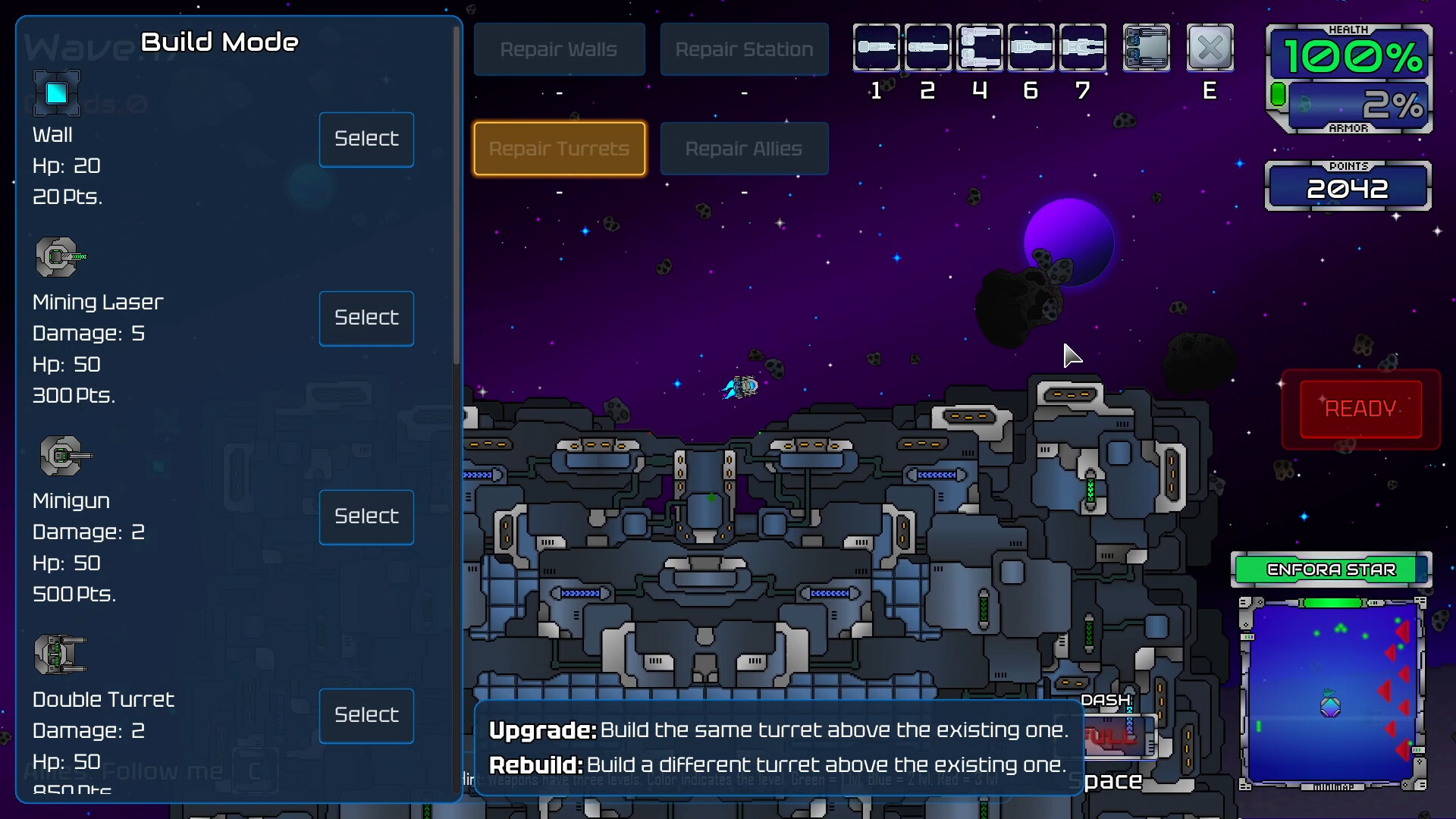Click the E cancel icon in the hotbar
Image resolution: width=1456 pixels, height=819 pixels.
click(1210, 47)
